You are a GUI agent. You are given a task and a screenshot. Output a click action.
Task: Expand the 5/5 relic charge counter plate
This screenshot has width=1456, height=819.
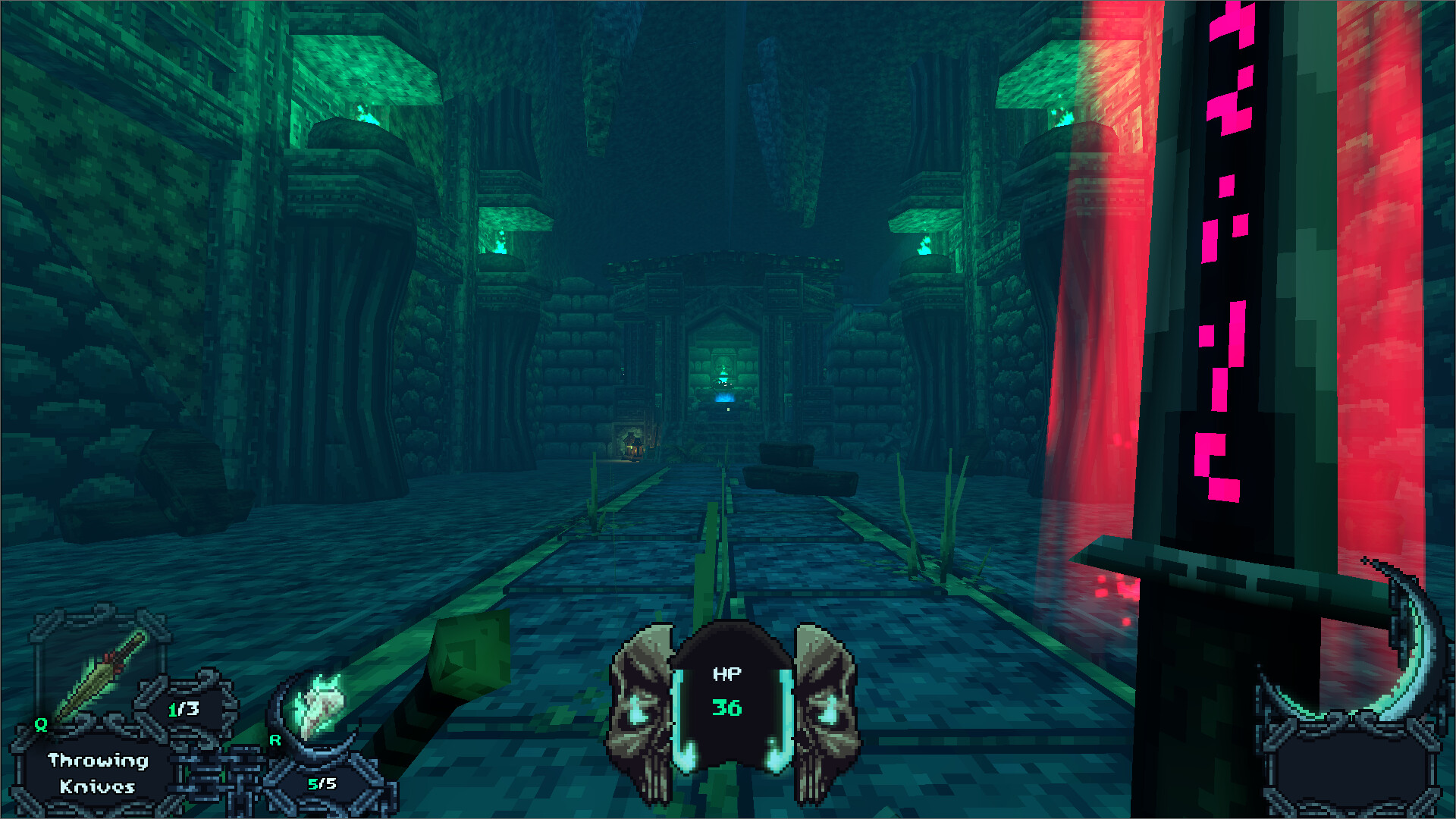pyautogui.click(x=318, y=783)
